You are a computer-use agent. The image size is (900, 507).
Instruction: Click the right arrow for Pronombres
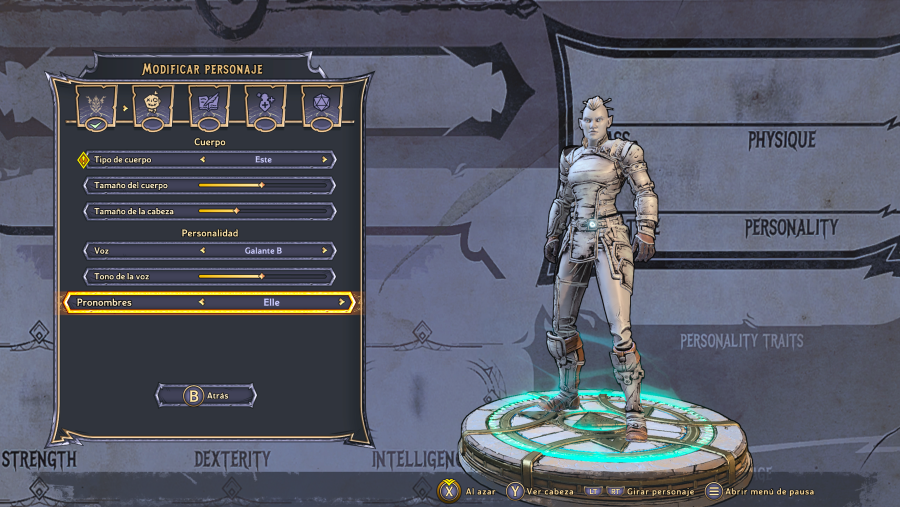tap(341, 302)
